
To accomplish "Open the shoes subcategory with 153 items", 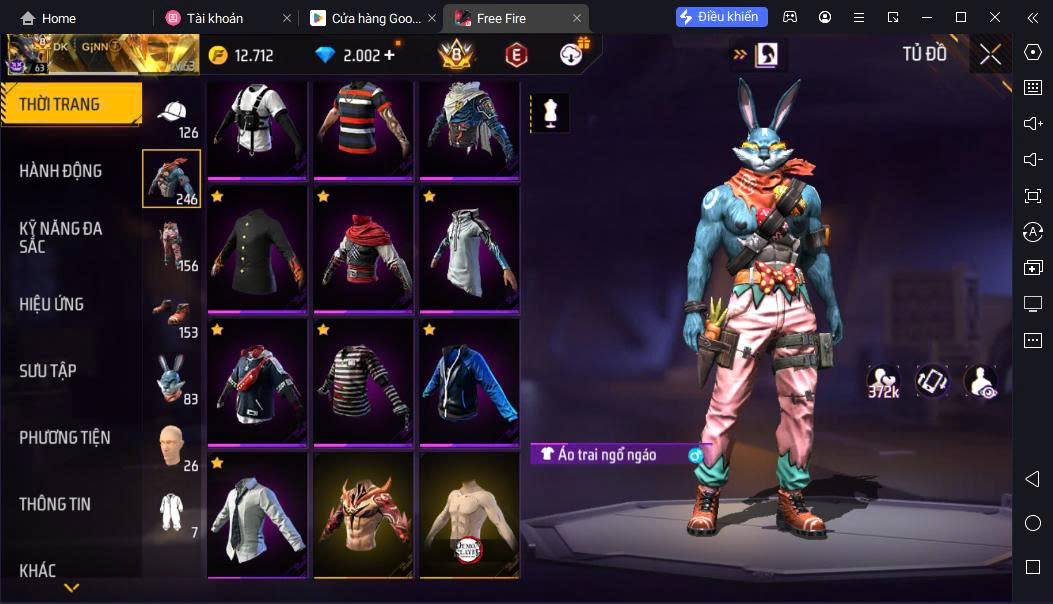I will point(172,315).
